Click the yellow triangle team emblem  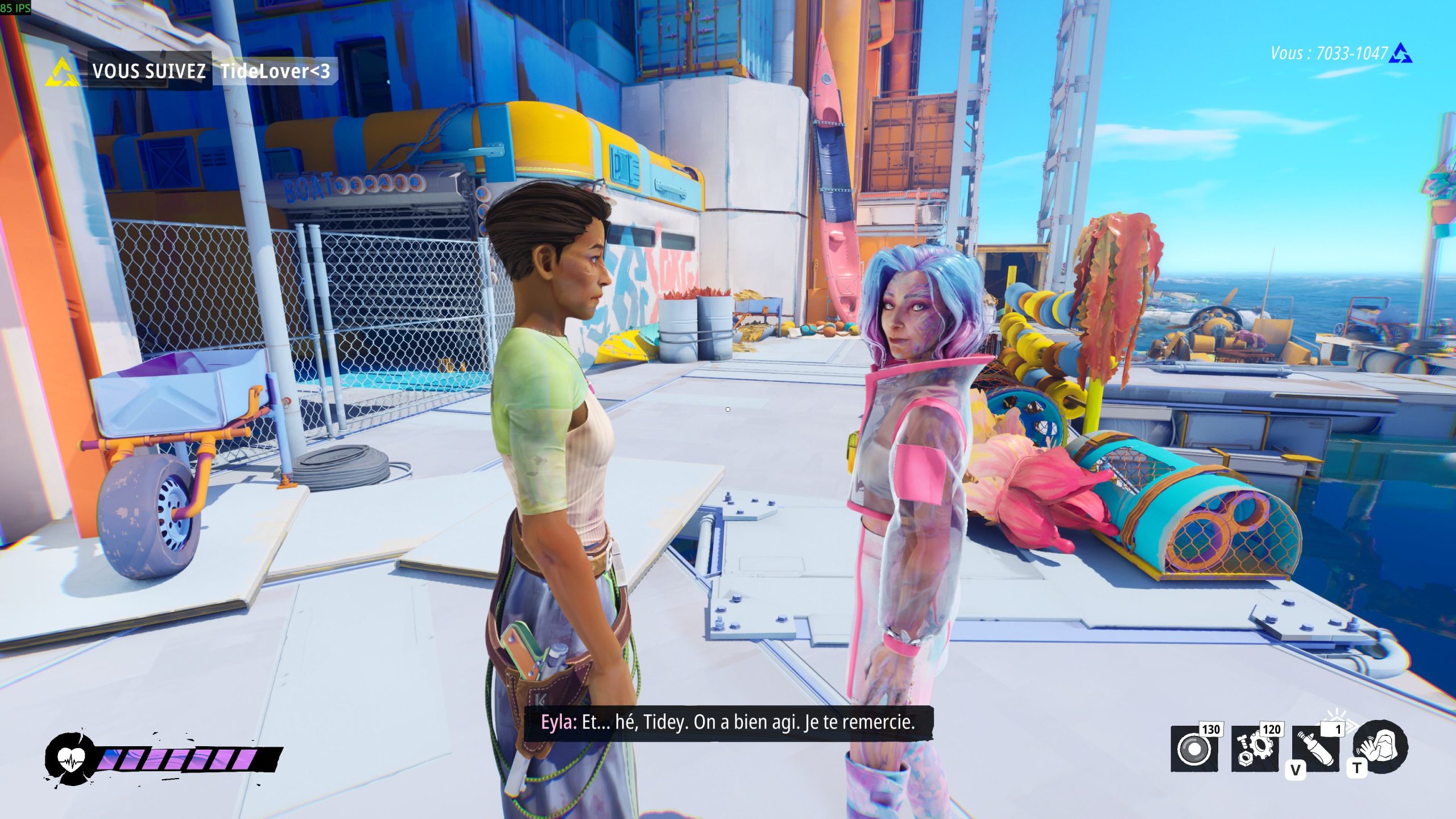click(x=62, y=72)
